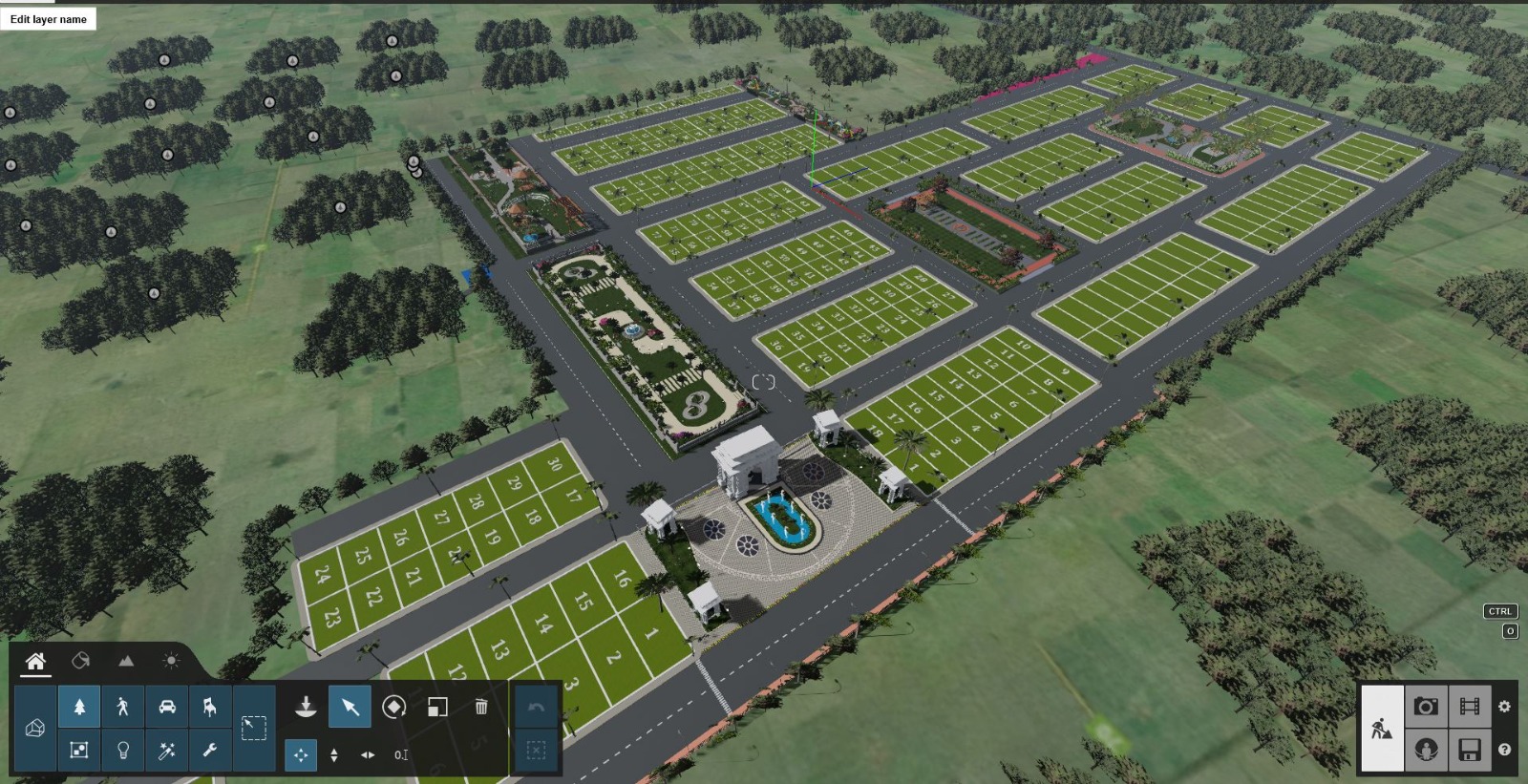
Task: Switch to the terrain mountain tab
Action: click(125, 660)
